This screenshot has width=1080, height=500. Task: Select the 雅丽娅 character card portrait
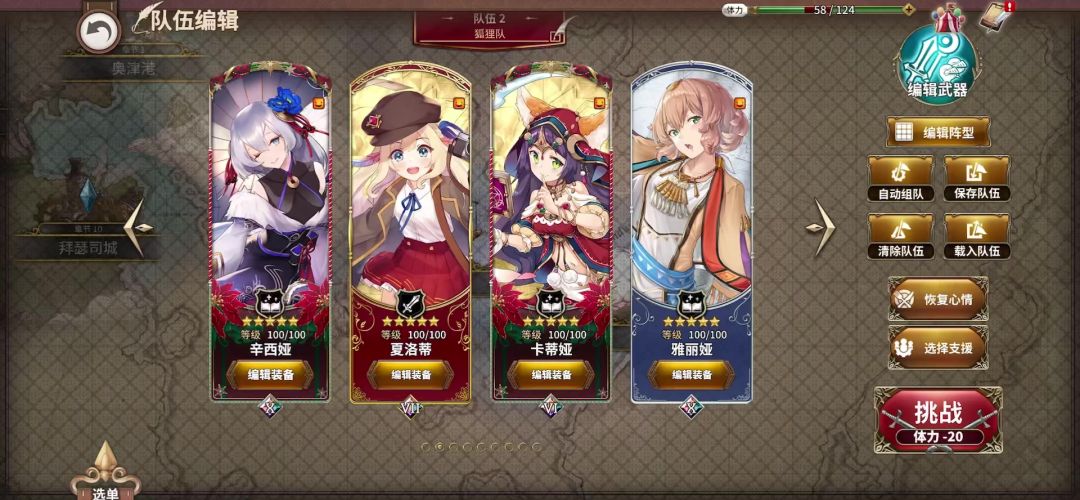pyautogui.click(x=691, y=190)
